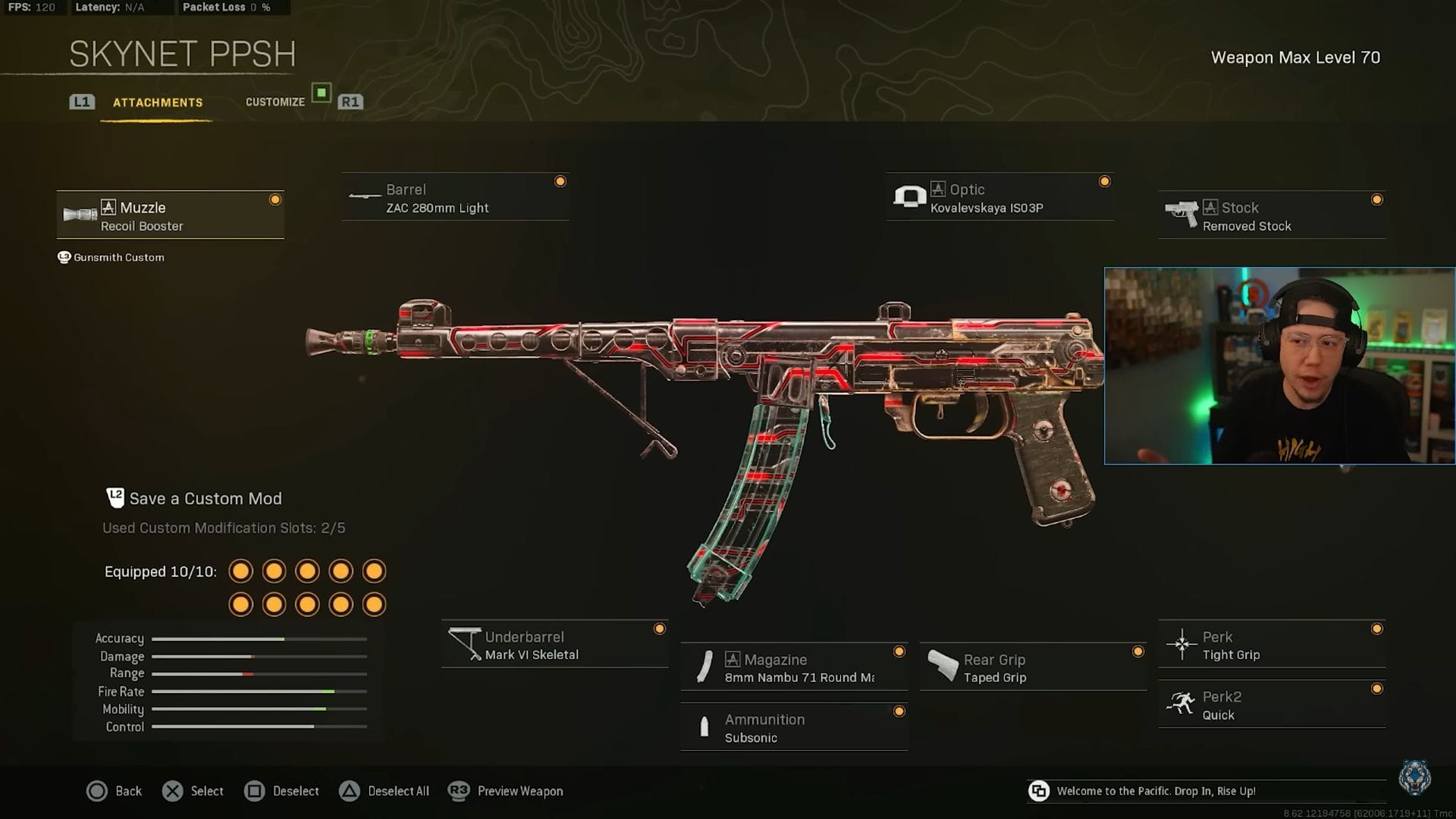Open the Muzzle Recoil Booster selection panel
This screenshot has width=1456, height=819.
[170, 215]
